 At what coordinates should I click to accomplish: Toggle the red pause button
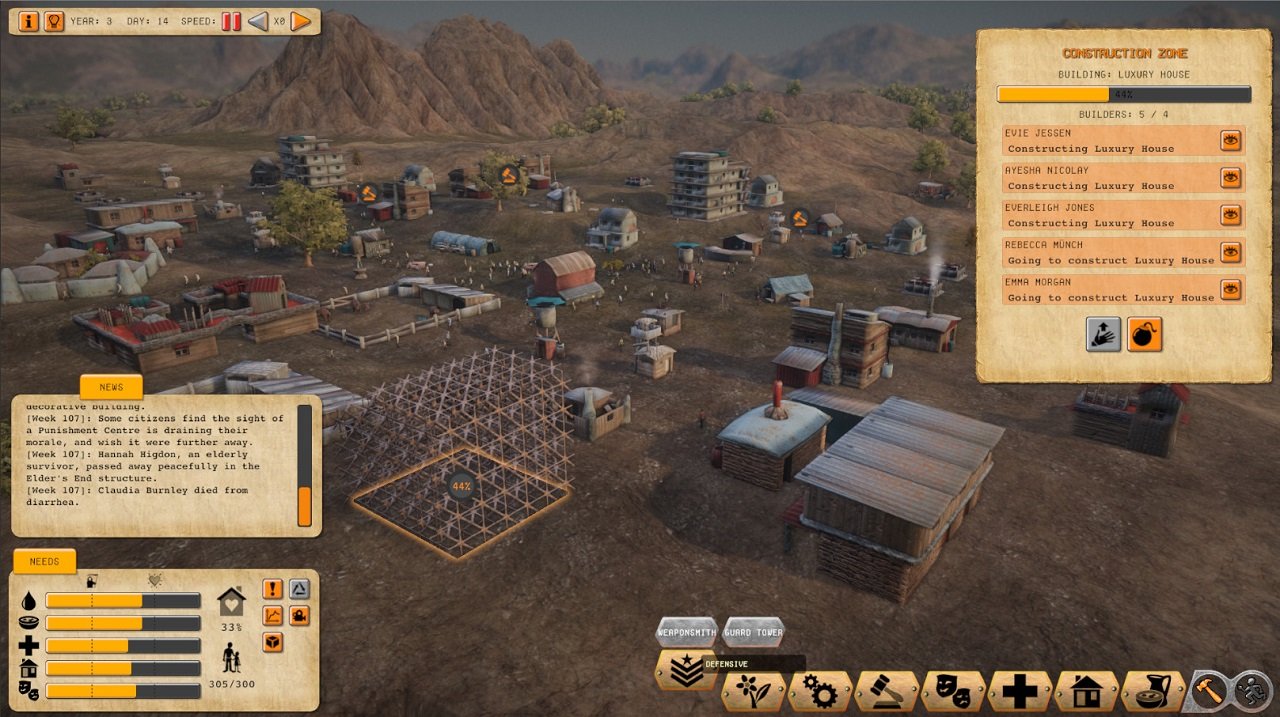click(x=231, y=21)
